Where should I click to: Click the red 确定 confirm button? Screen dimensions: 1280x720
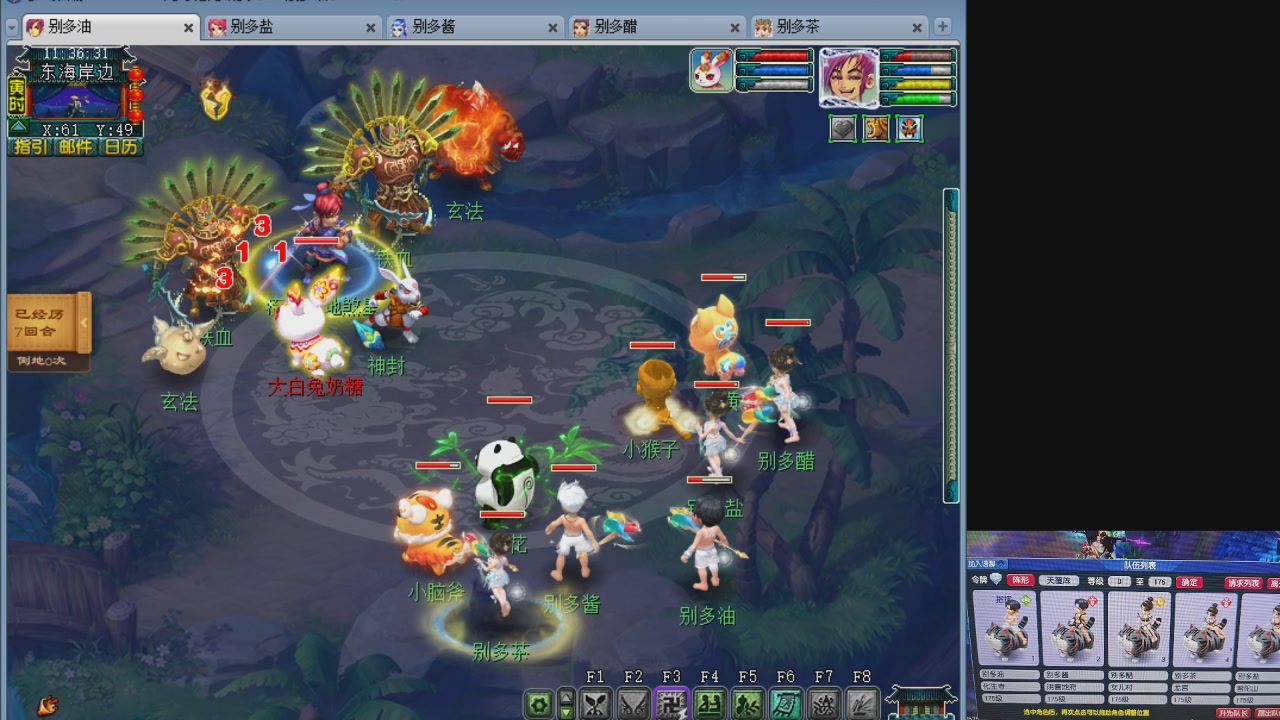(1189, 582)
